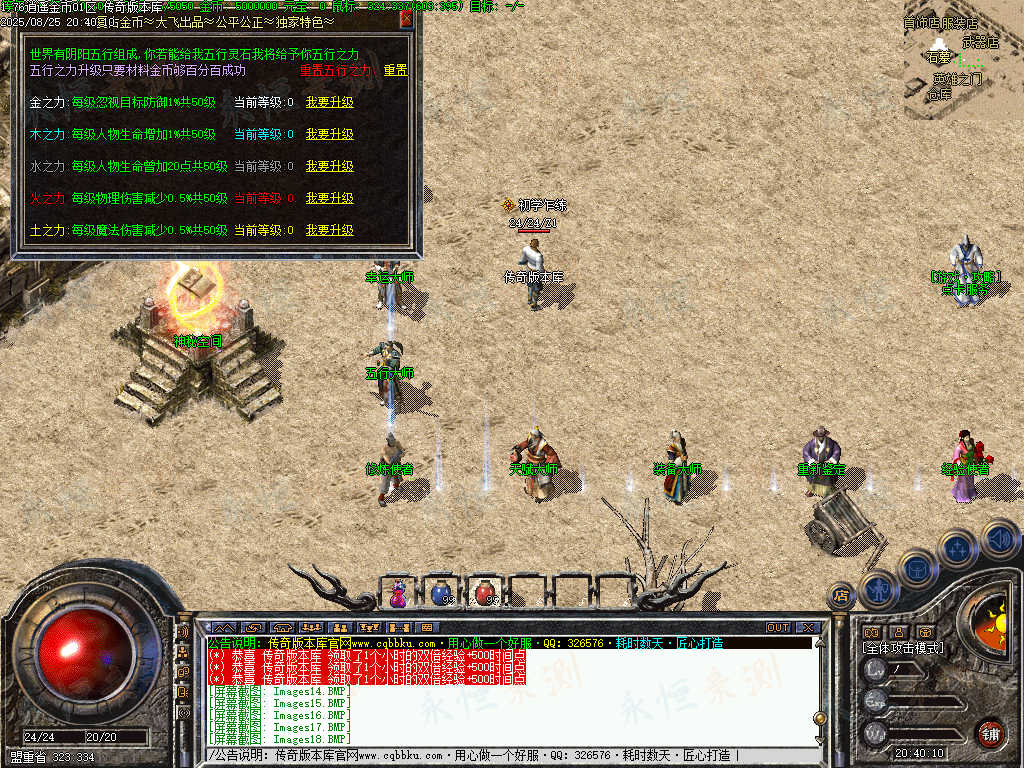
Task: Close the chat panel with X button
Action: pyautogui.click(x=807, y=628)
